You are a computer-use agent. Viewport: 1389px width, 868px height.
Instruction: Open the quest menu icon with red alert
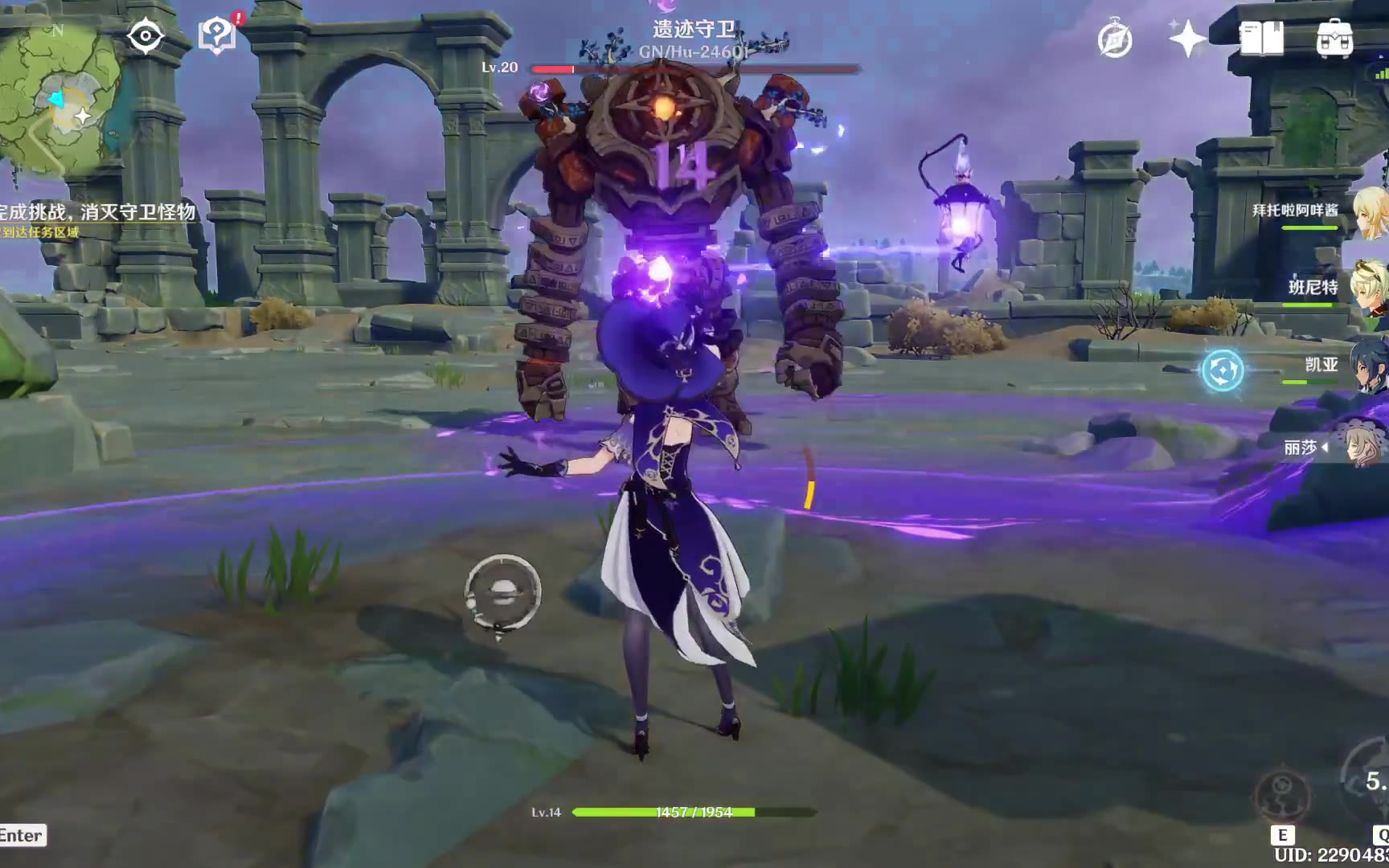point(217,35)
